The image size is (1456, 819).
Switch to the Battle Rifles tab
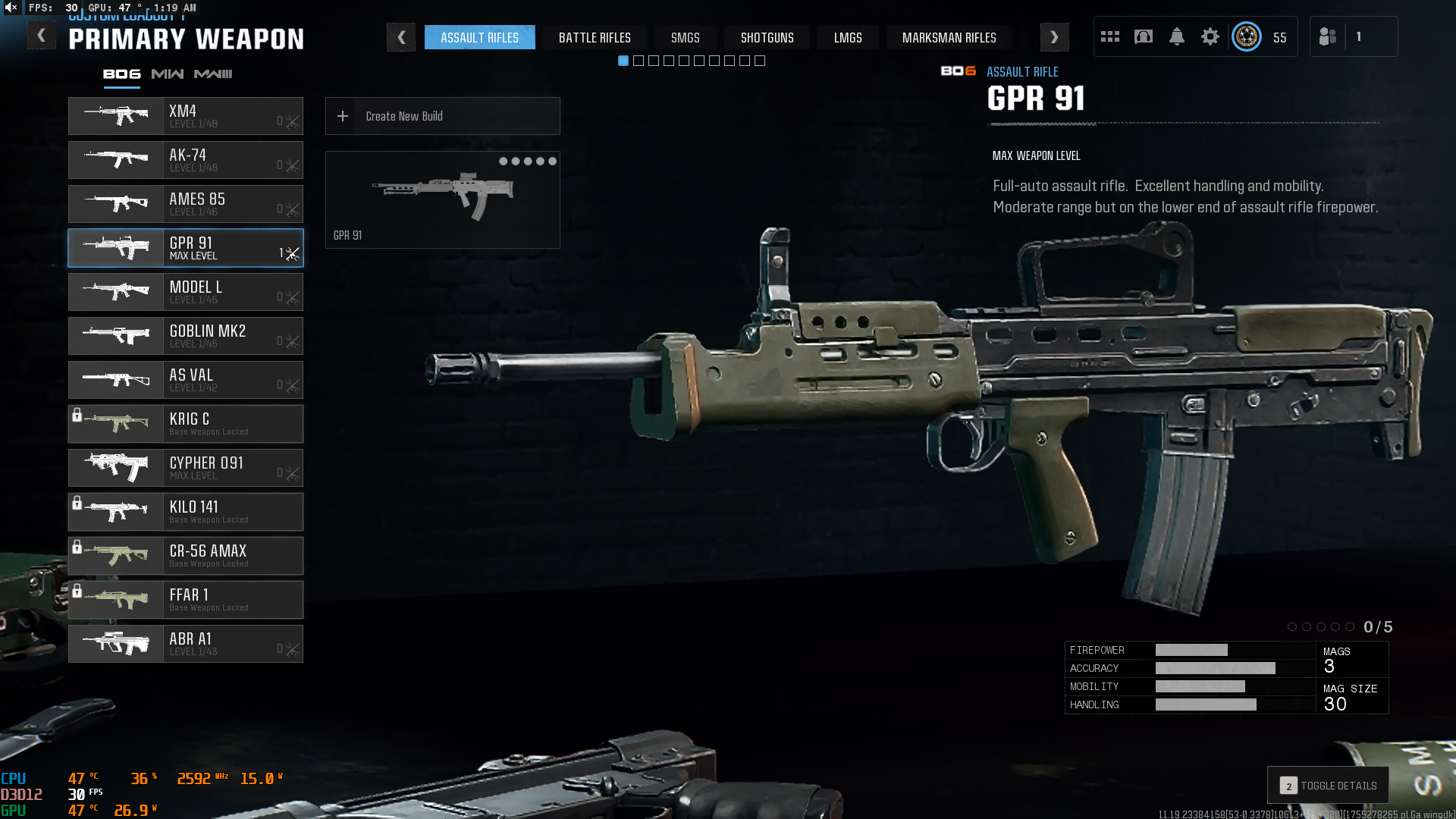(595, 37)
